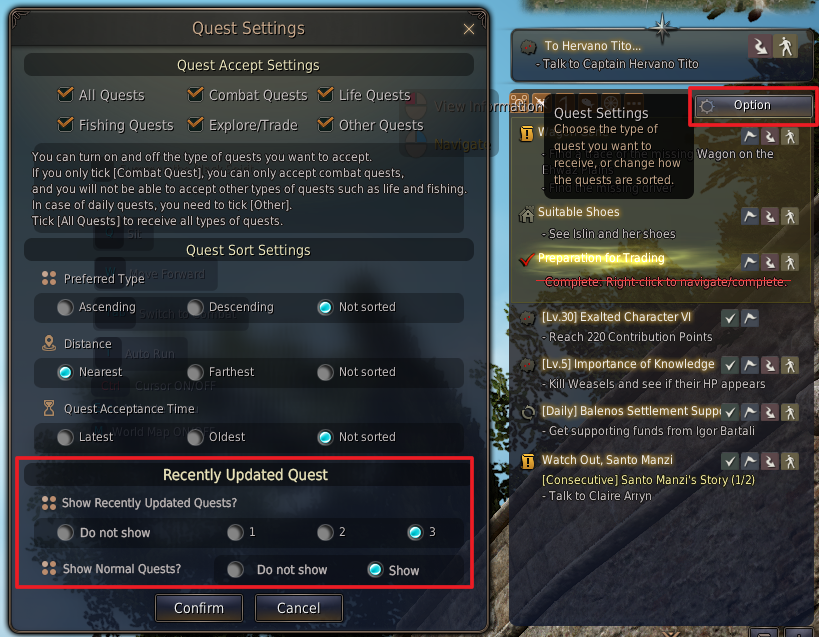Toggle Fishing Quests acceptance
819x637 pixels.
tap(67, 125)
